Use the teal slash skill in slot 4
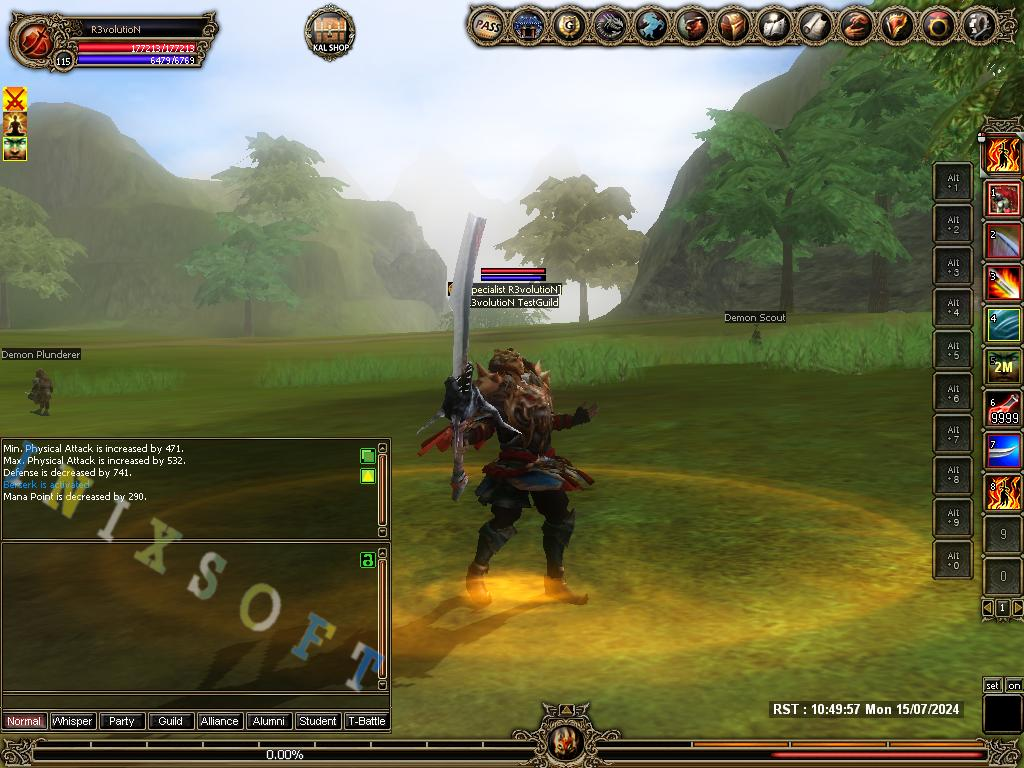The image size is (1024, 768). click(1003, 326)
